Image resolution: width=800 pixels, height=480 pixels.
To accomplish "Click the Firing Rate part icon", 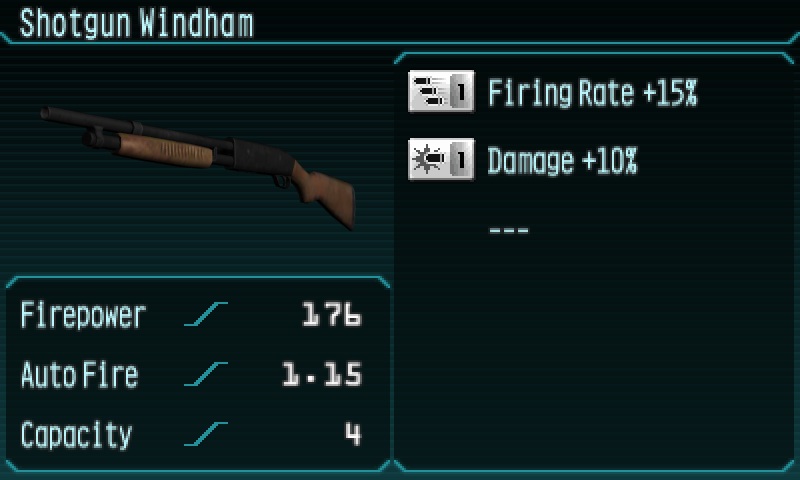I will click(x=441, y=94).
